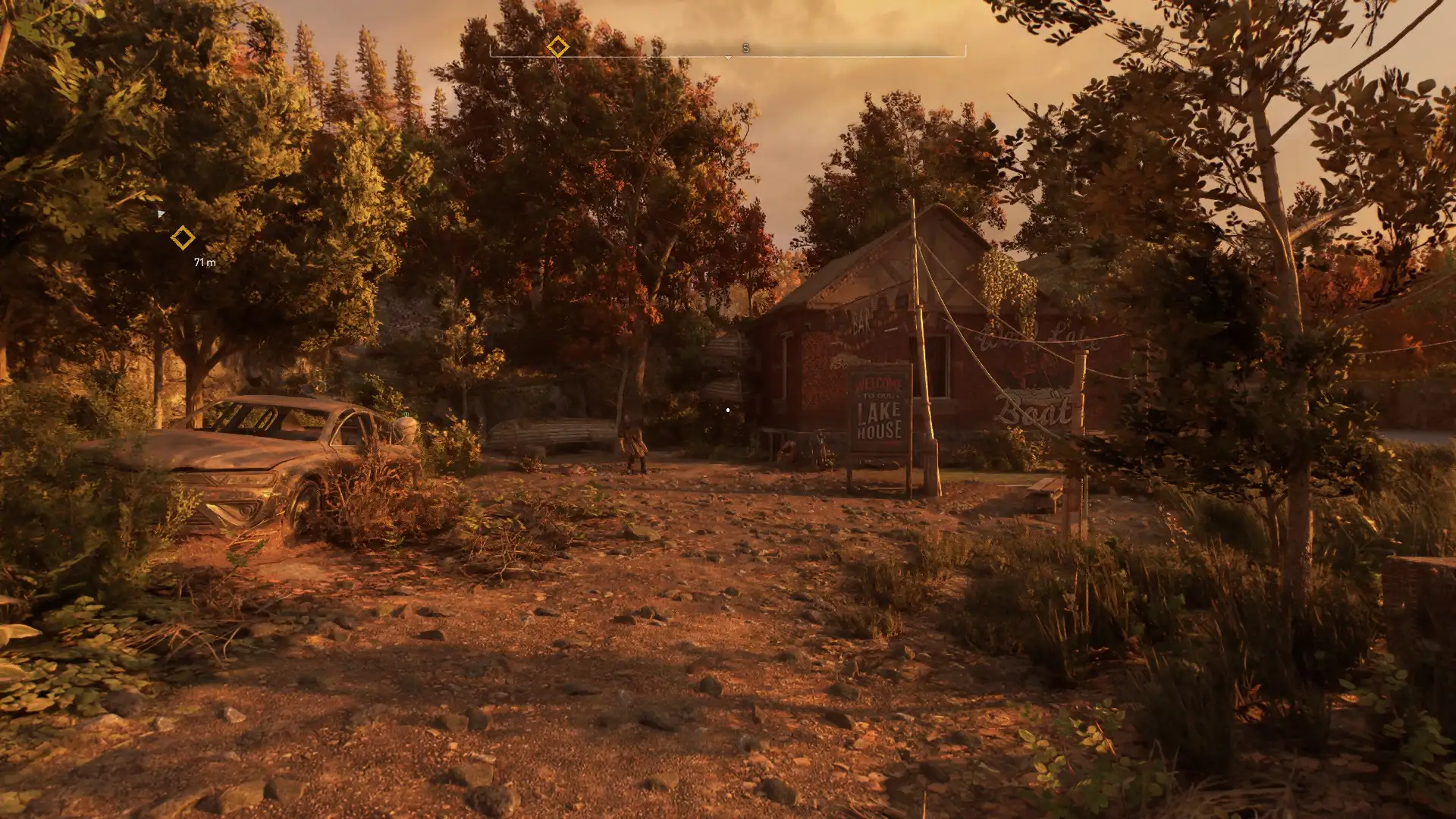This screenshot has width=1456, height=819.
Task: Click the yellow diamond marker on the compass bar
Action: pos(557,47)
